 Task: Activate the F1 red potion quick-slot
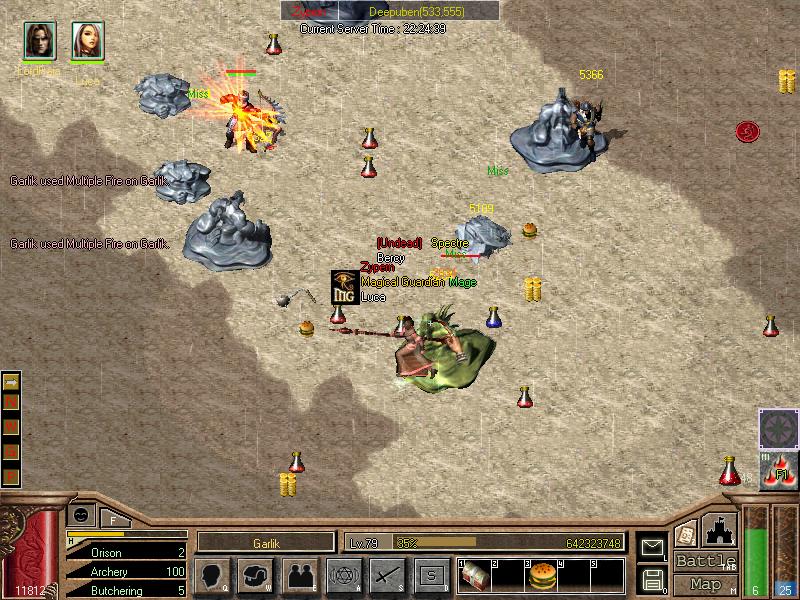pos(778,472)
